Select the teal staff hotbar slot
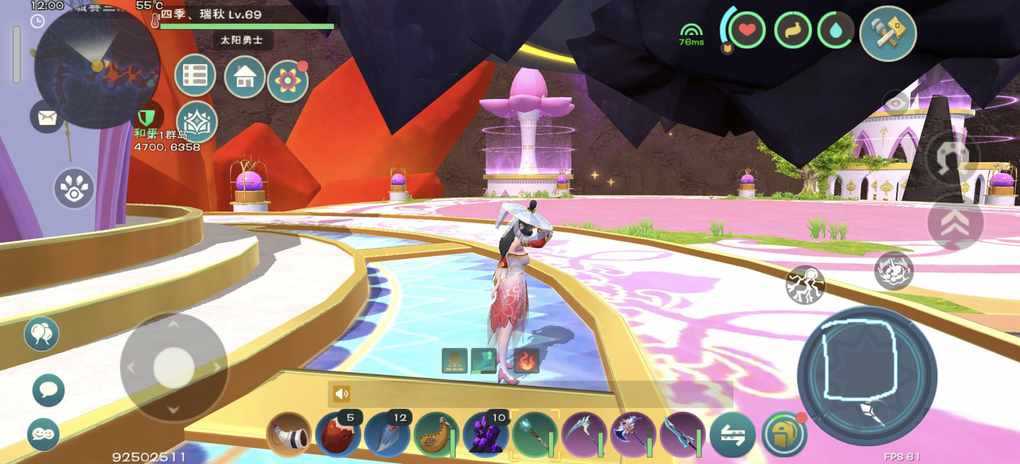The height and width of the screenshot is (464, 1020). pyautogui.click(x=535, y=435)
